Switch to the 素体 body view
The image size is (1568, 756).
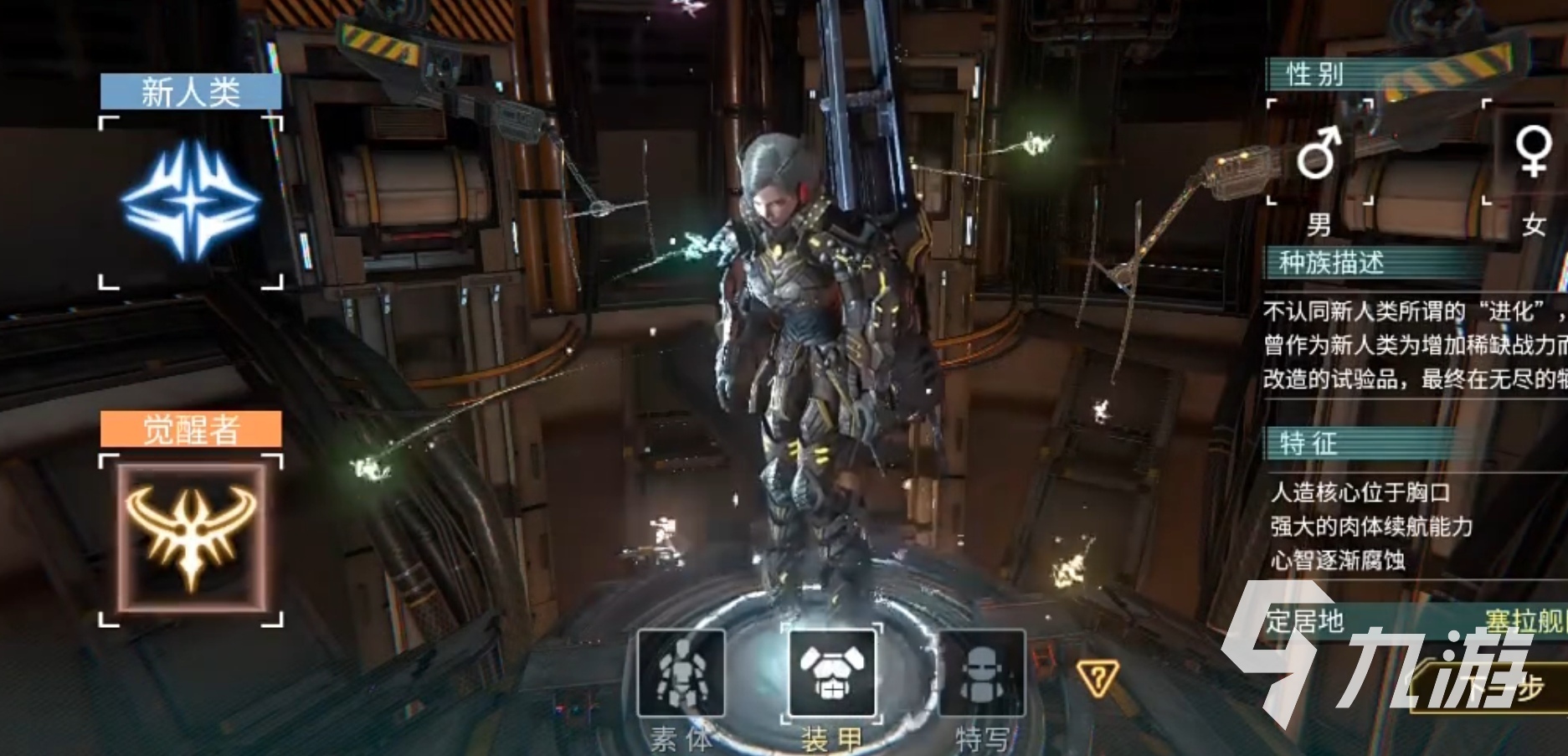click(681, 674)
